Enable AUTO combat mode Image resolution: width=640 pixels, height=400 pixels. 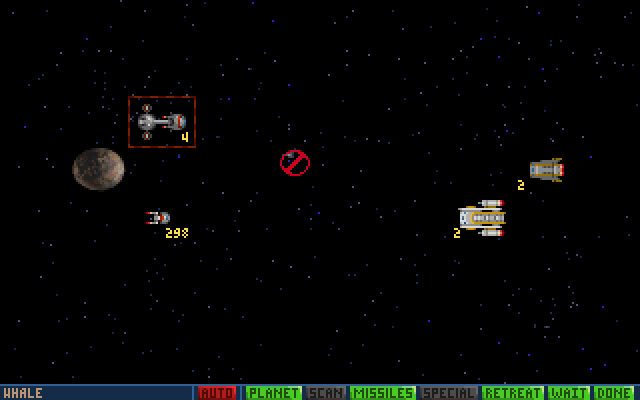(217, 393)
